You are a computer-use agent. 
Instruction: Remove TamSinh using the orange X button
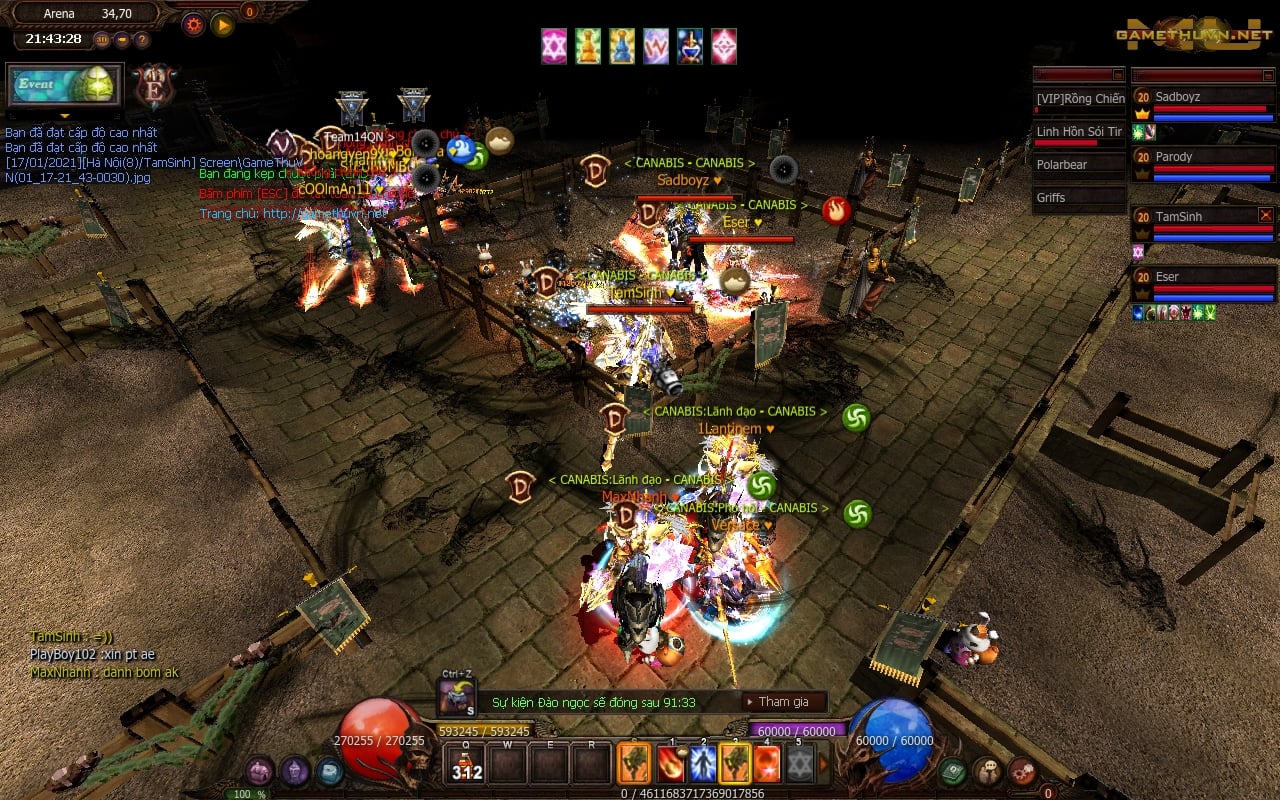1266,214
